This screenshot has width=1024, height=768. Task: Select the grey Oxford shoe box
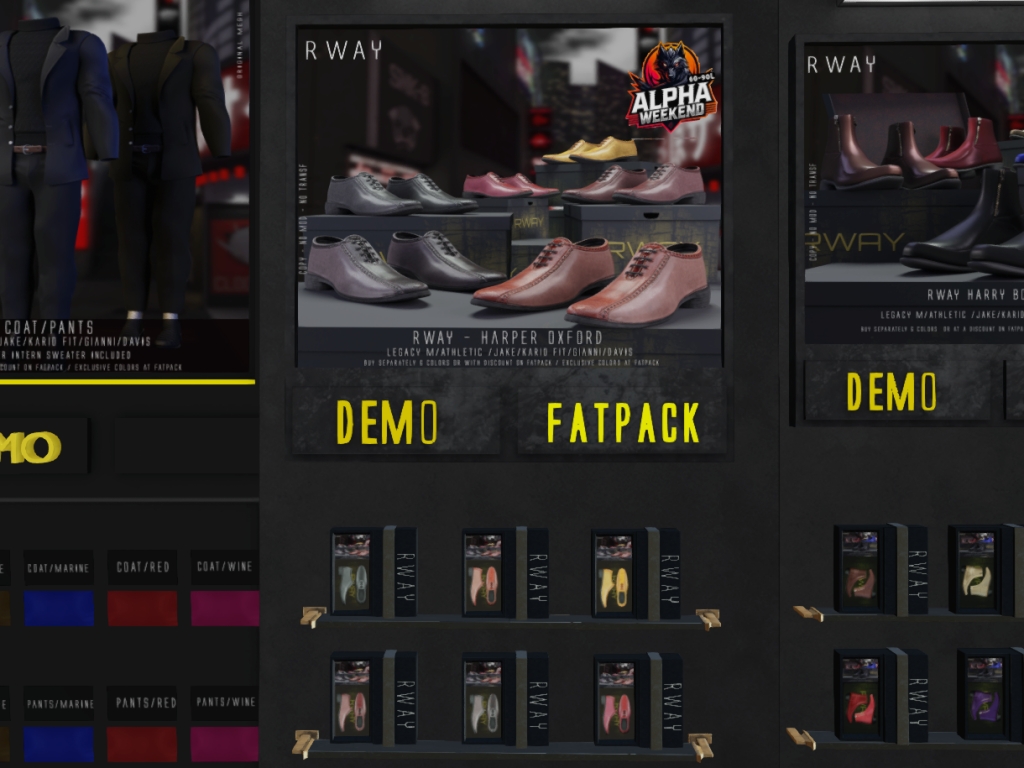click(352, 572)
